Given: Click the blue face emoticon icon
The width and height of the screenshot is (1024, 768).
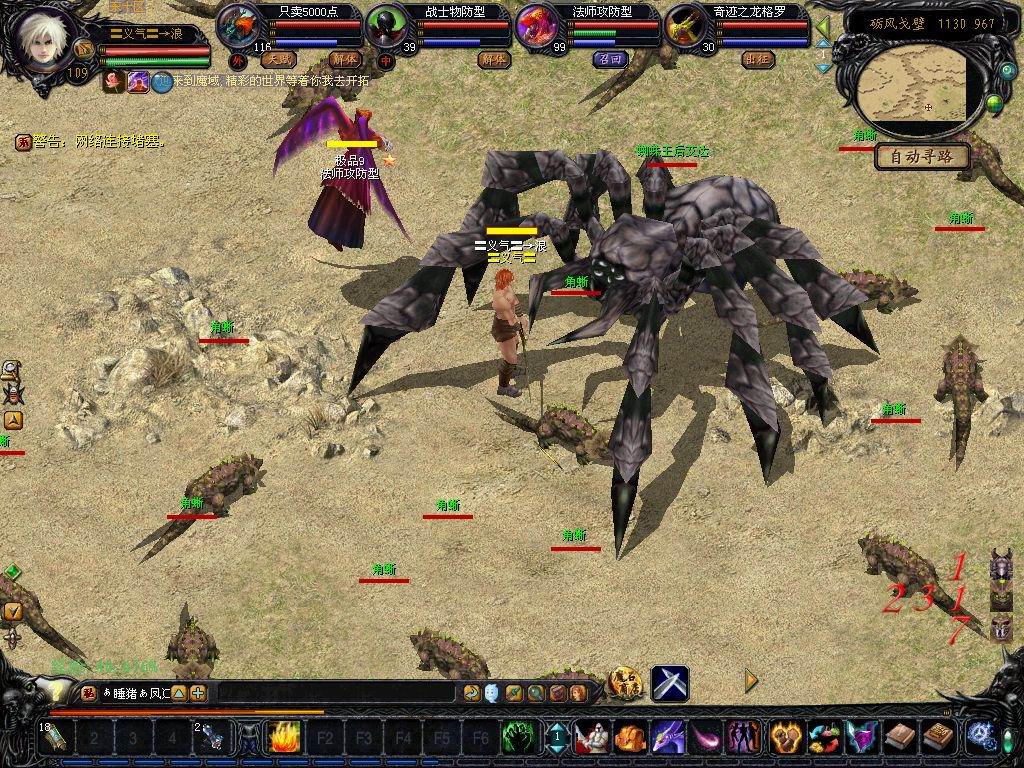Looking at the screenshot, I should pos(492,692).
